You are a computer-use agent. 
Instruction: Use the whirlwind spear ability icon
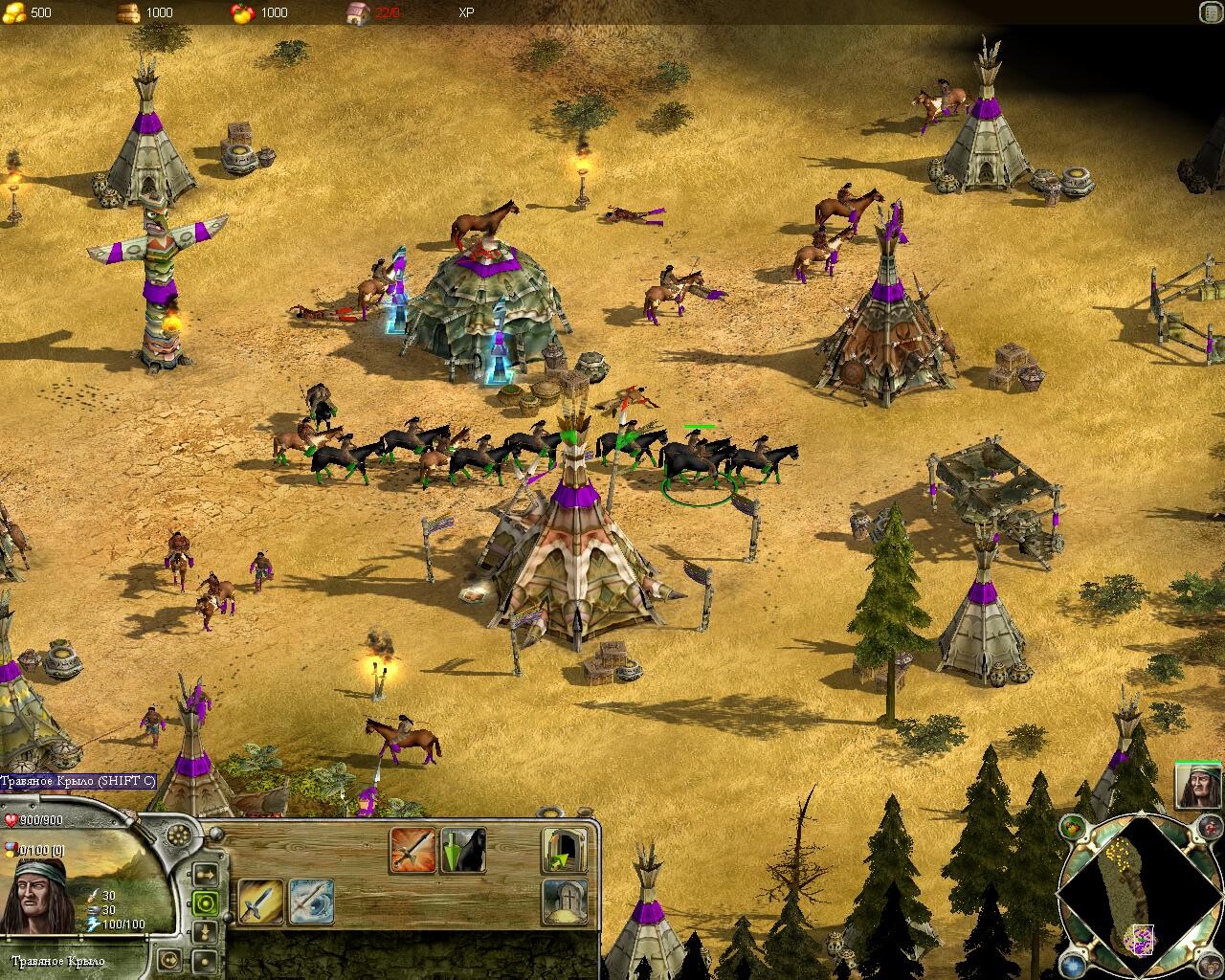coord(311,902)
